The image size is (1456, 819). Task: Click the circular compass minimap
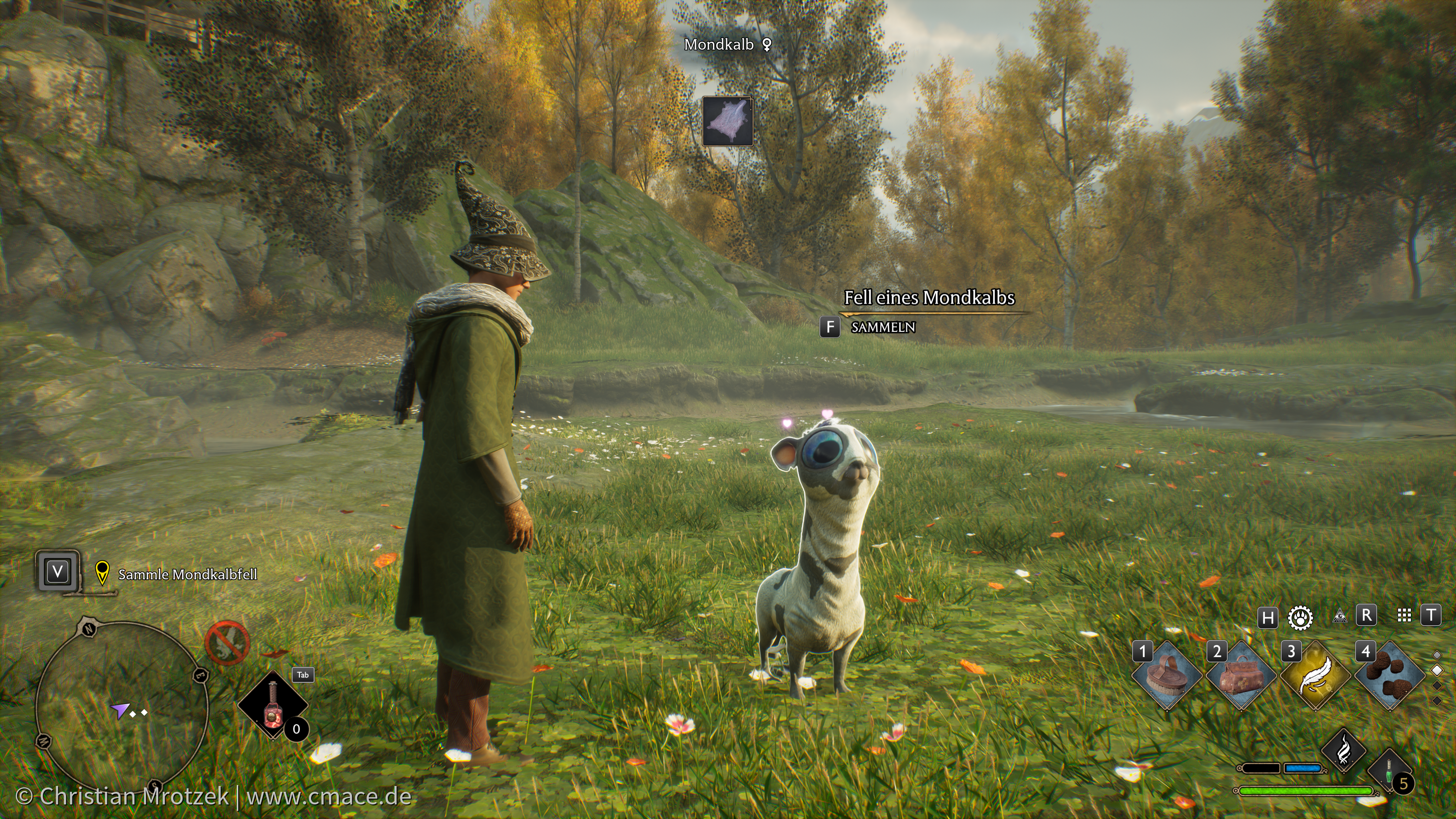(x=121, y=706)
